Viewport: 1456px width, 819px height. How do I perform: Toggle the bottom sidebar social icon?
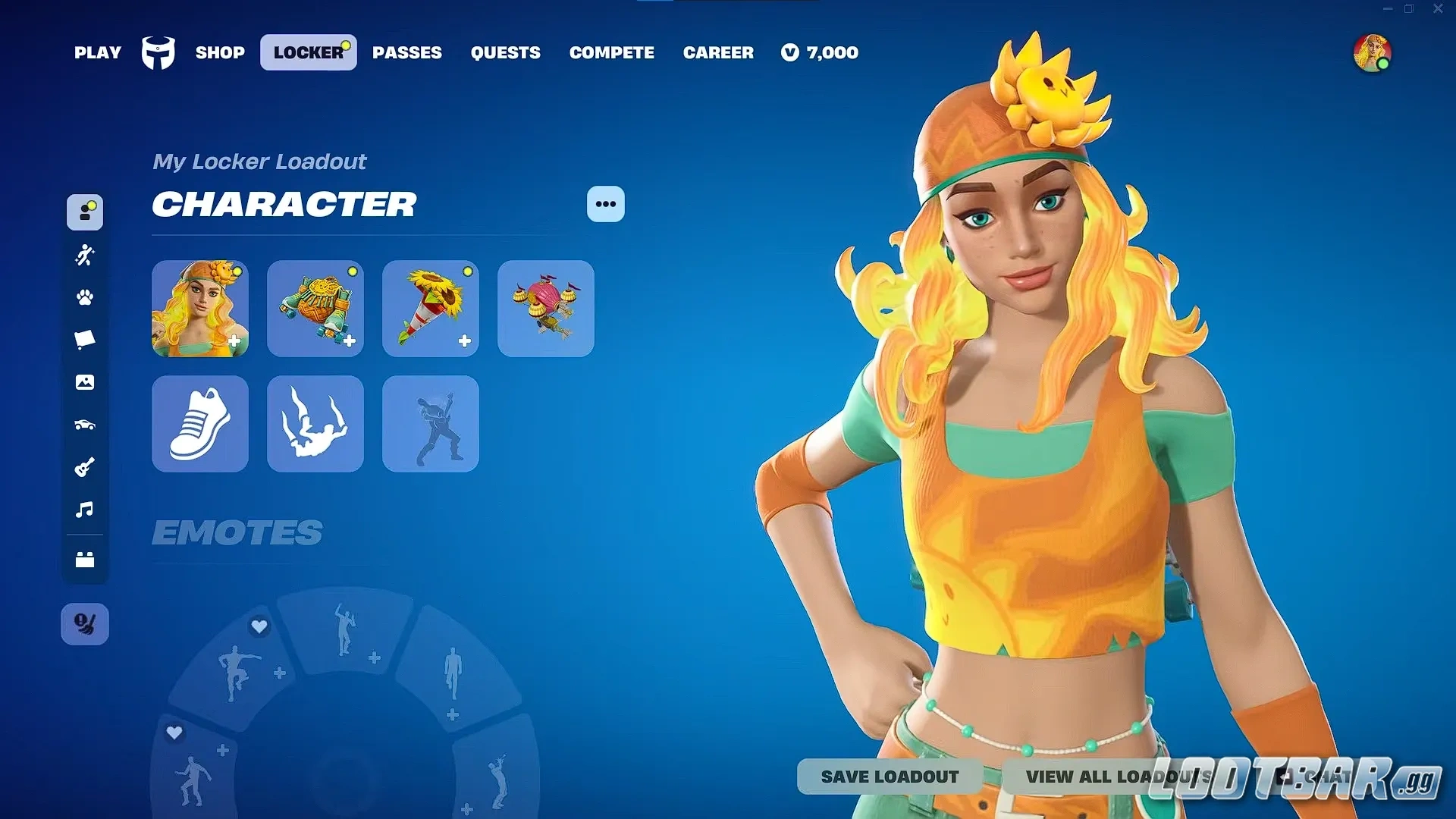point(85,623)
